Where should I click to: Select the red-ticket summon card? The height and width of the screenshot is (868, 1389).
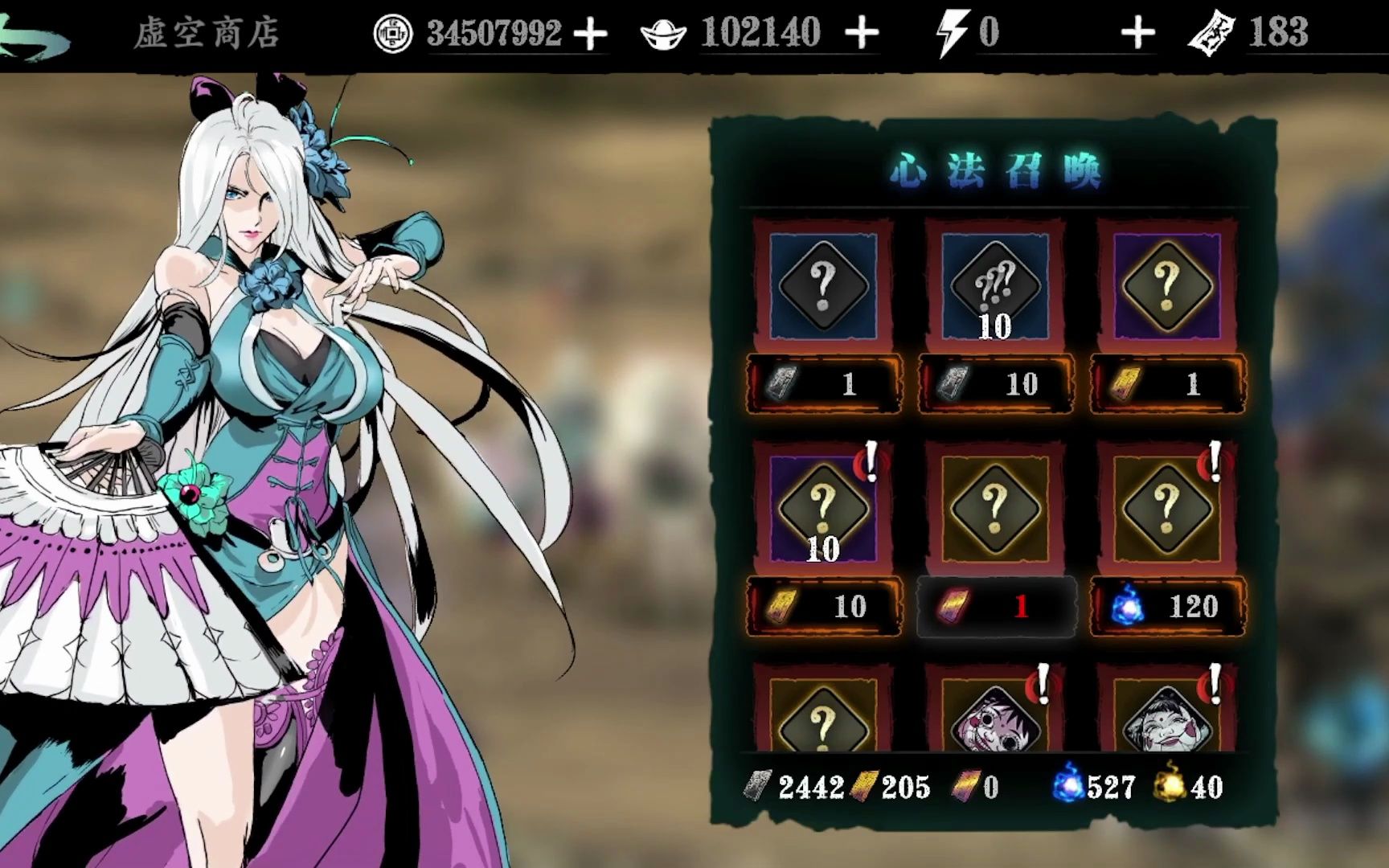click(995, 508)
